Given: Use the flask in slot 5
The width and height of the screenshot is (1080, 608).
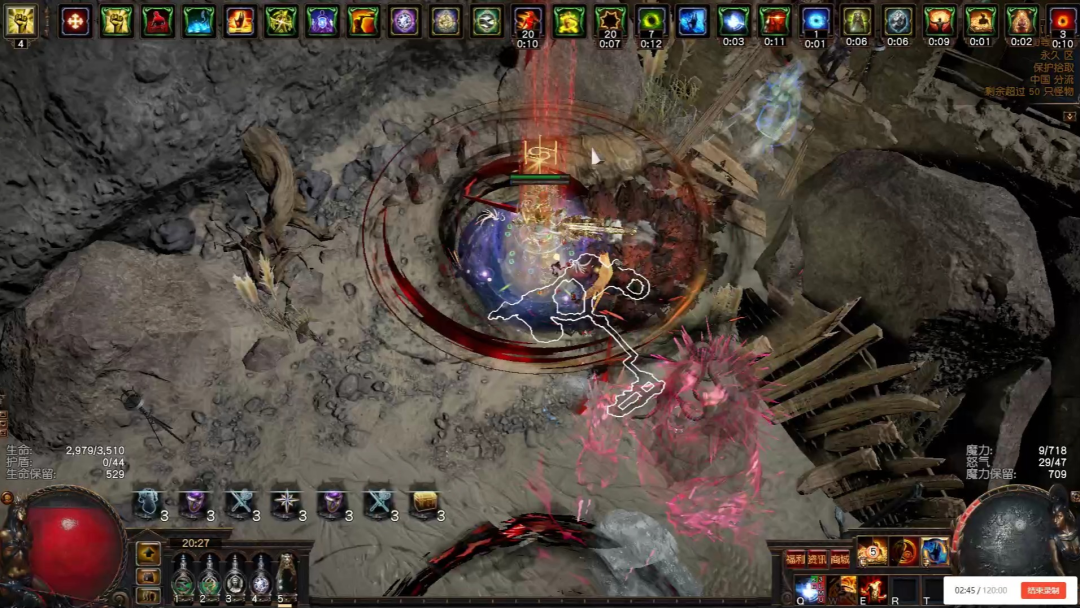Looking at the screenshot, I should (287, 578).
